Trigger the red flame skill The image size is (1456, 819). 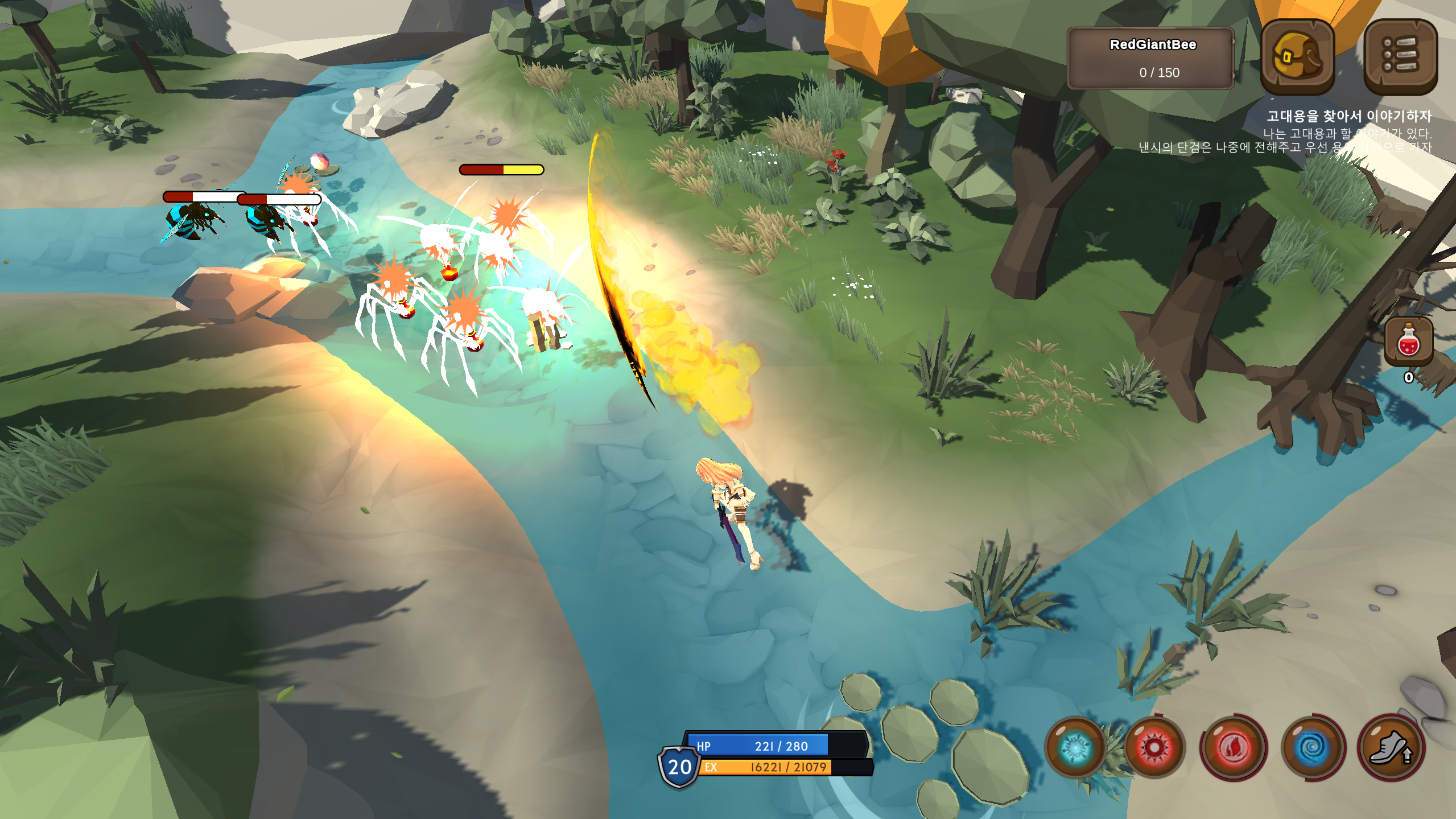(1234, 747)
